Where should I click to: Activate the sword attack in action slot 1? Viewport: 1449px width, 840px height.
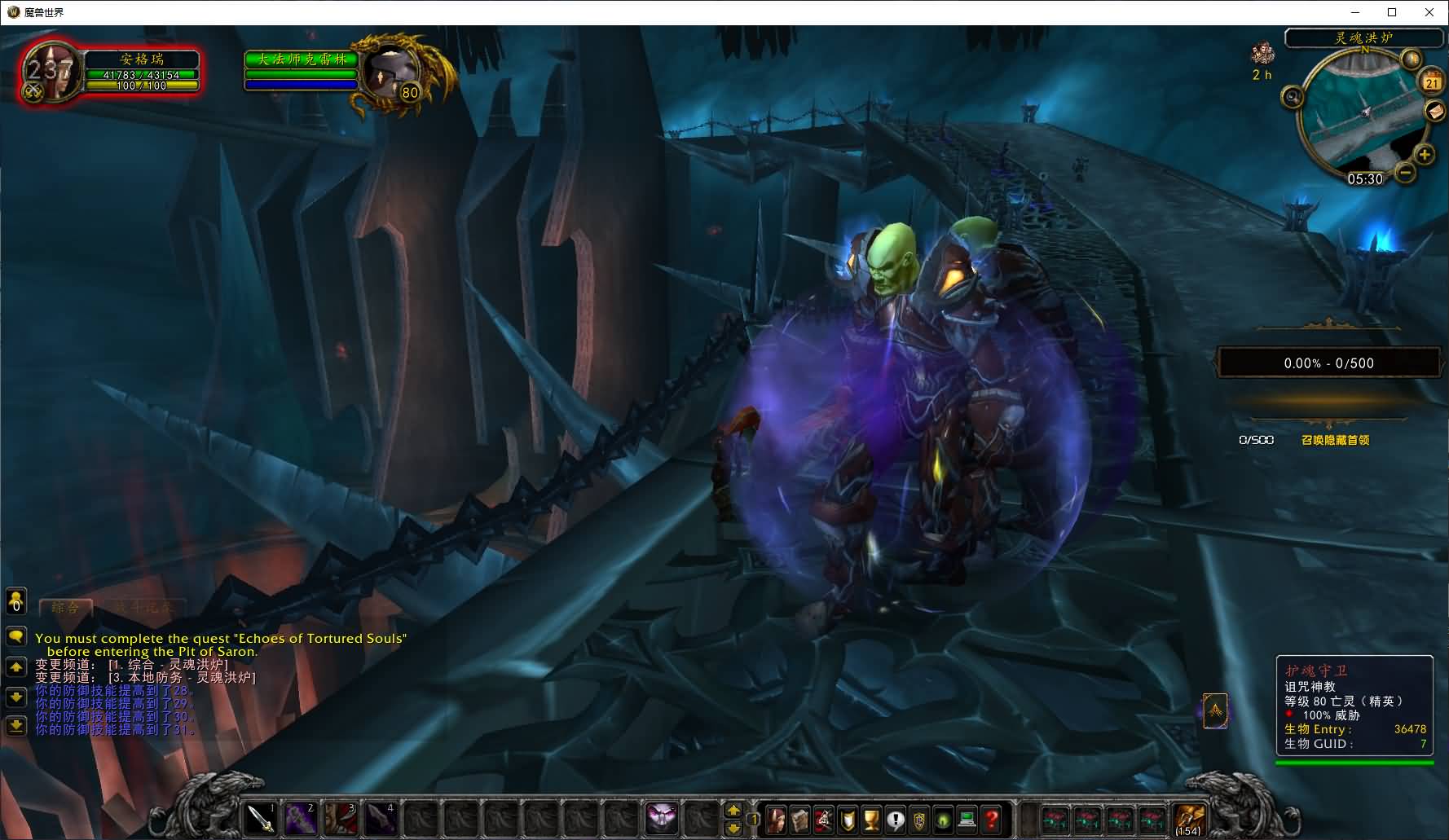pyautogui.click(x=262, y=818)
